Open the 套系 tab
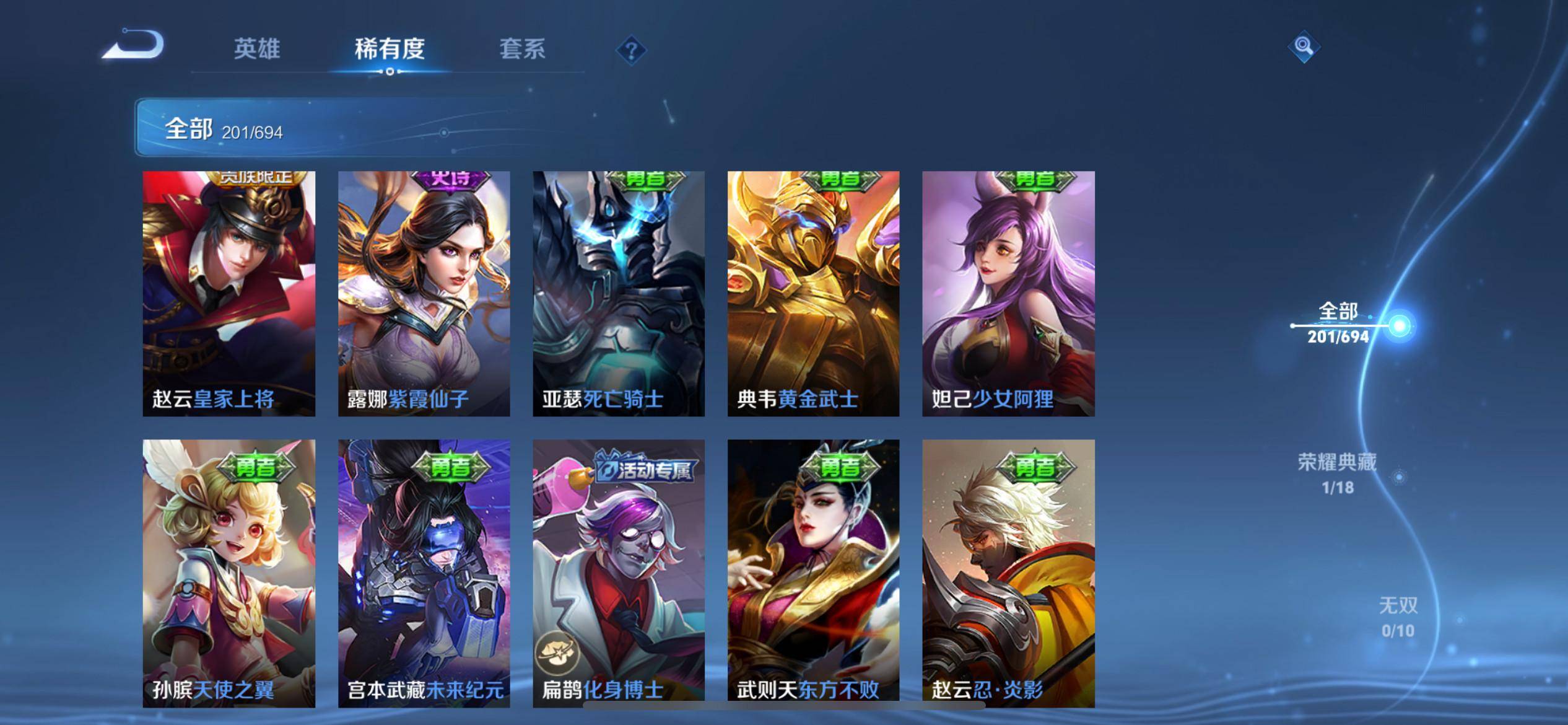Viewport: 1568px width, 725px height. point(522,49)
